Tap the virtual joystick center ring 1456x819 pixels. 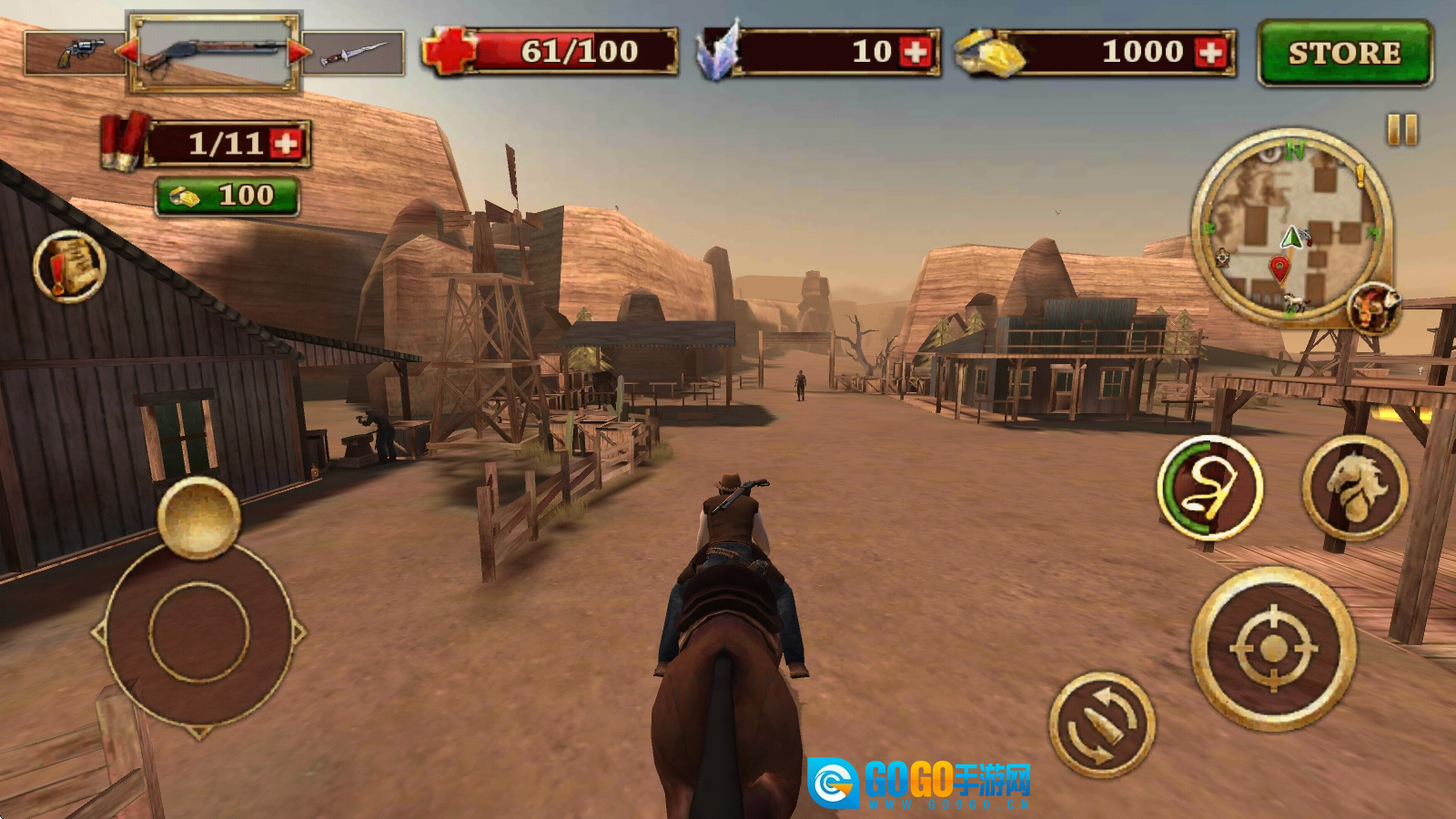tap(199, 632)
